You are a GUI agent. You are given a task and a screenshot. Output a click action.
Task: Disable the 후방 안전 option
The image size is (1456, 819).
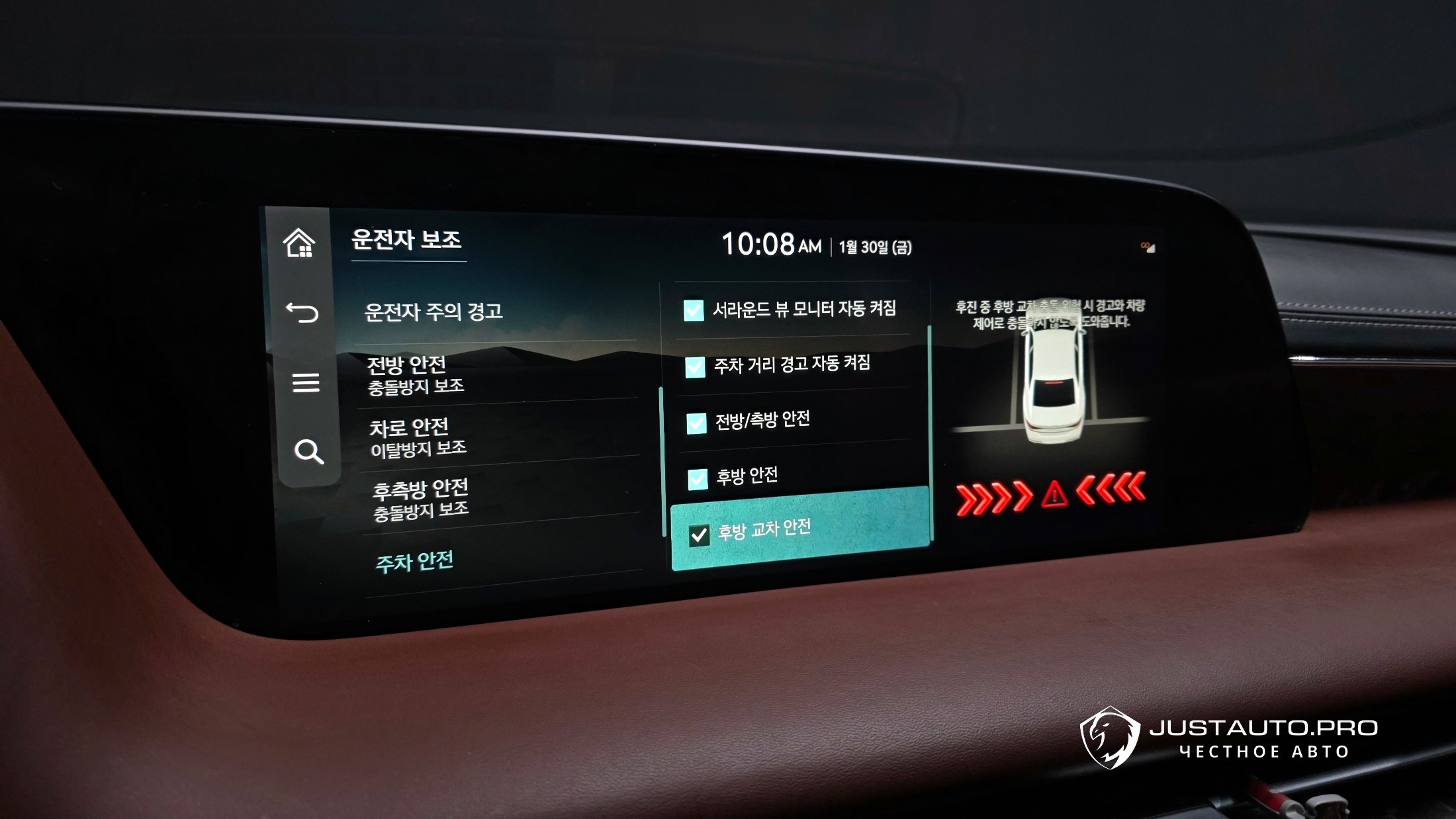point(698,479)
